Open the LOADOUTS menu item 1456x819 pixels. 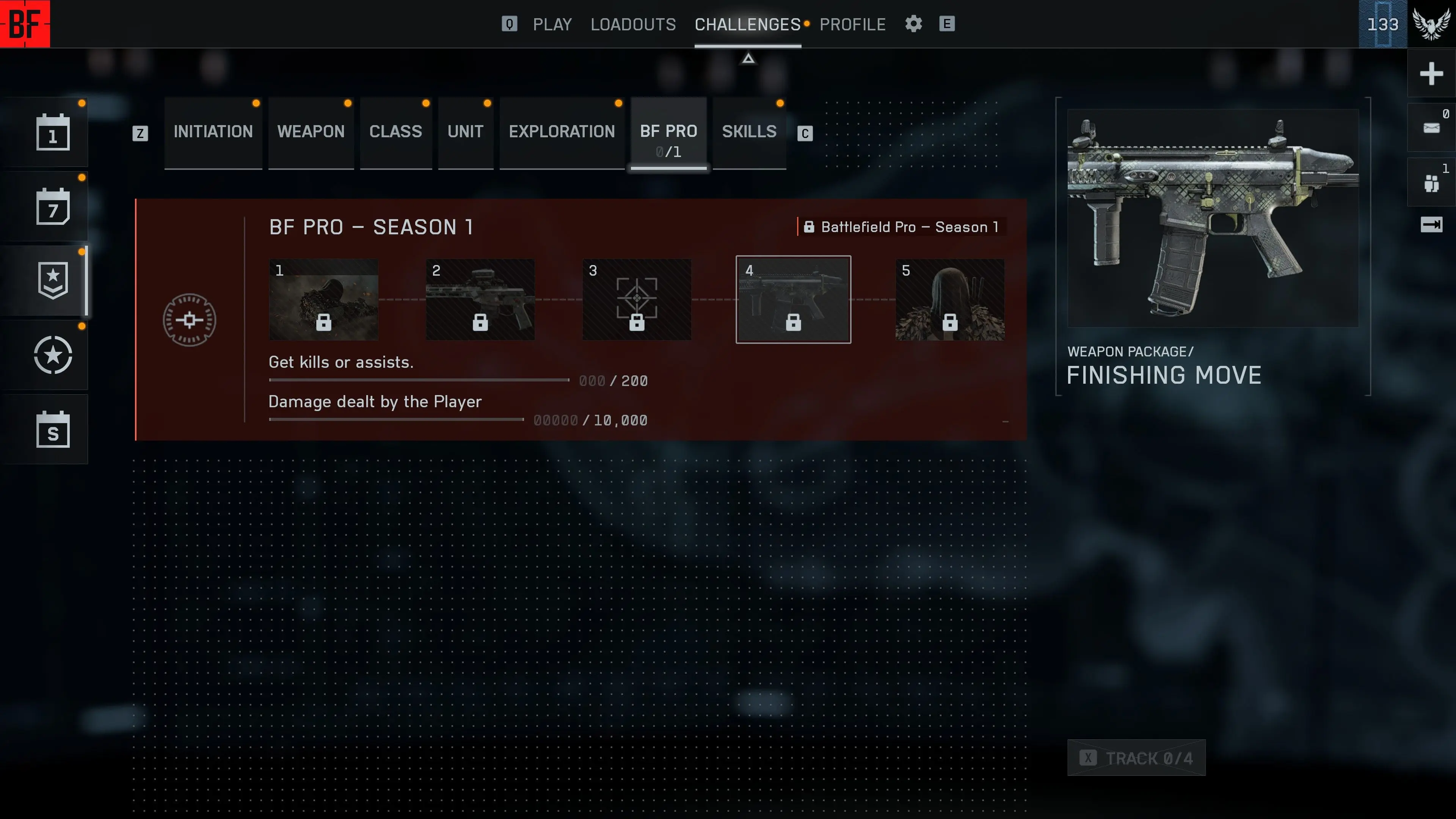point(633,24)
